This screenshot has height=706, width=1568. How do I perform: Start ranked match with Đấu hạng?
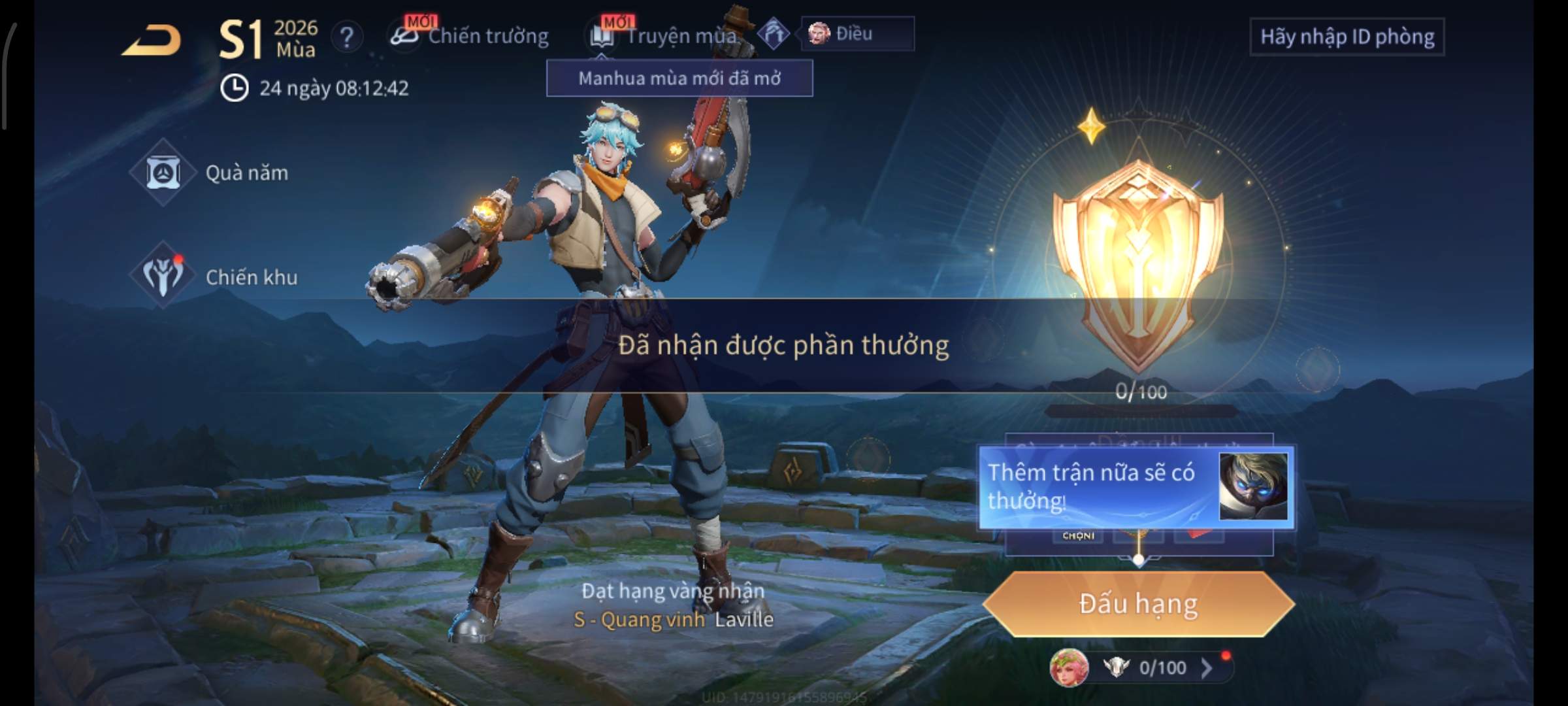(1138, 604)
